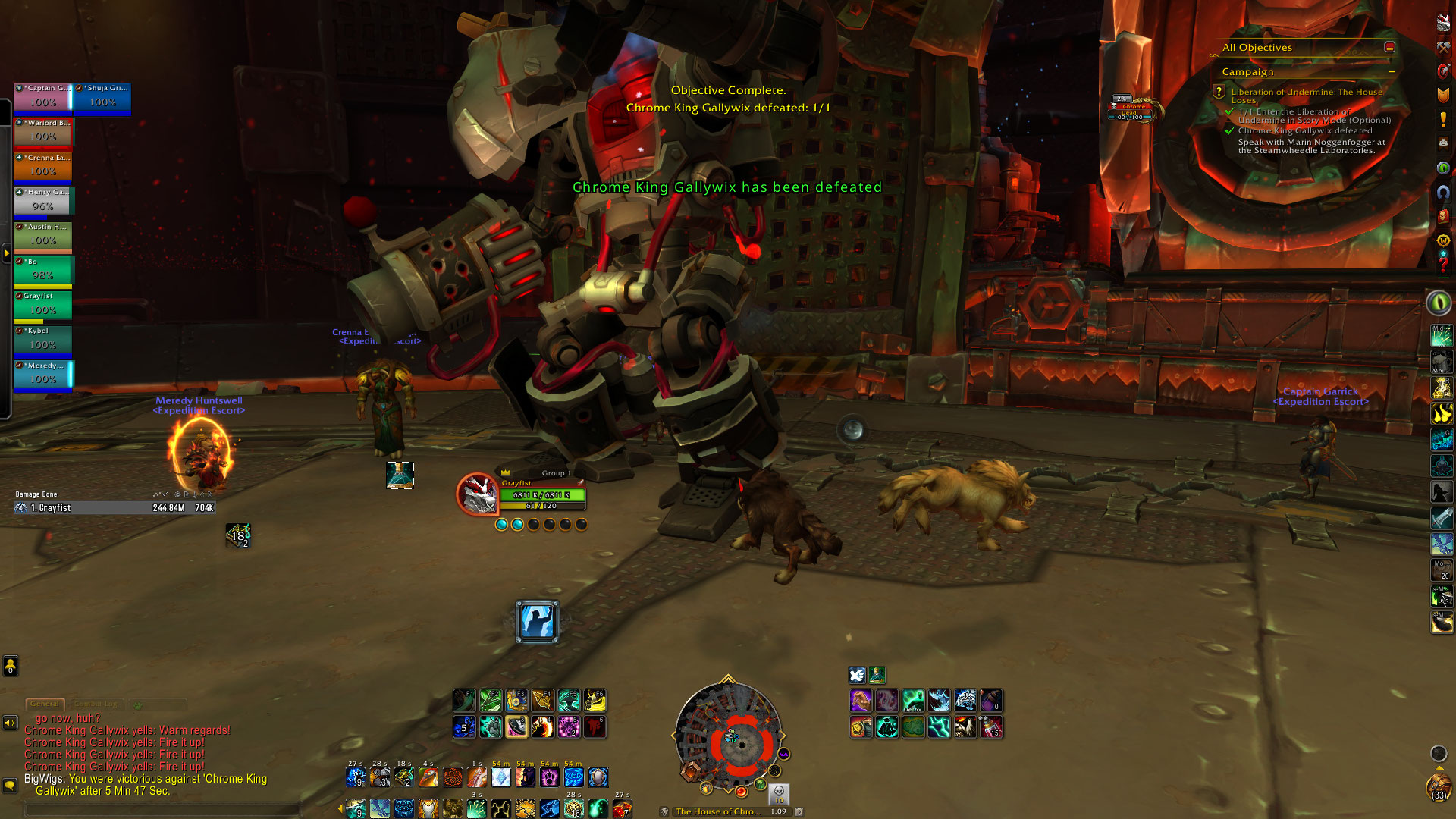Image resolution: width=1456 pixels, height=819 pixels.
Task: Select Shuja Gri... raid frame
Action: click(102, 97)
